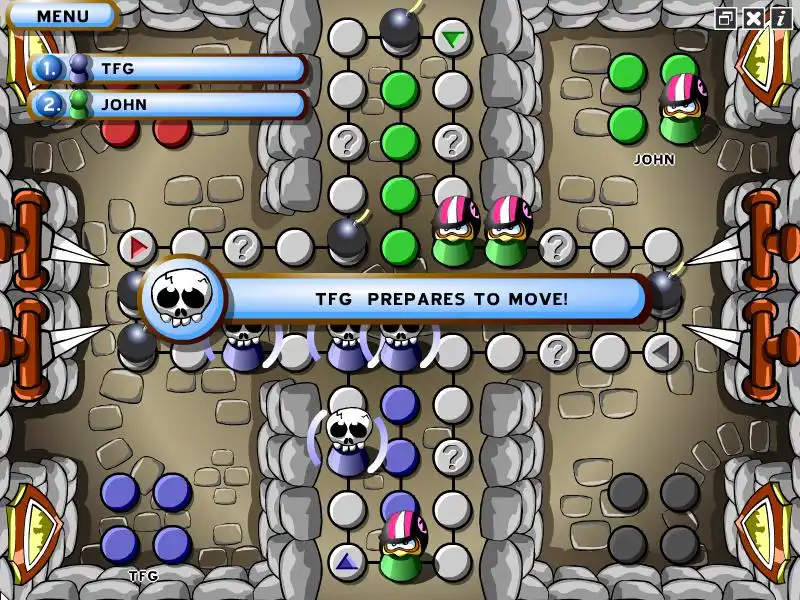800x600 pixels.
Task: Click the red right-arrow start tile
Action: [138, 246]
